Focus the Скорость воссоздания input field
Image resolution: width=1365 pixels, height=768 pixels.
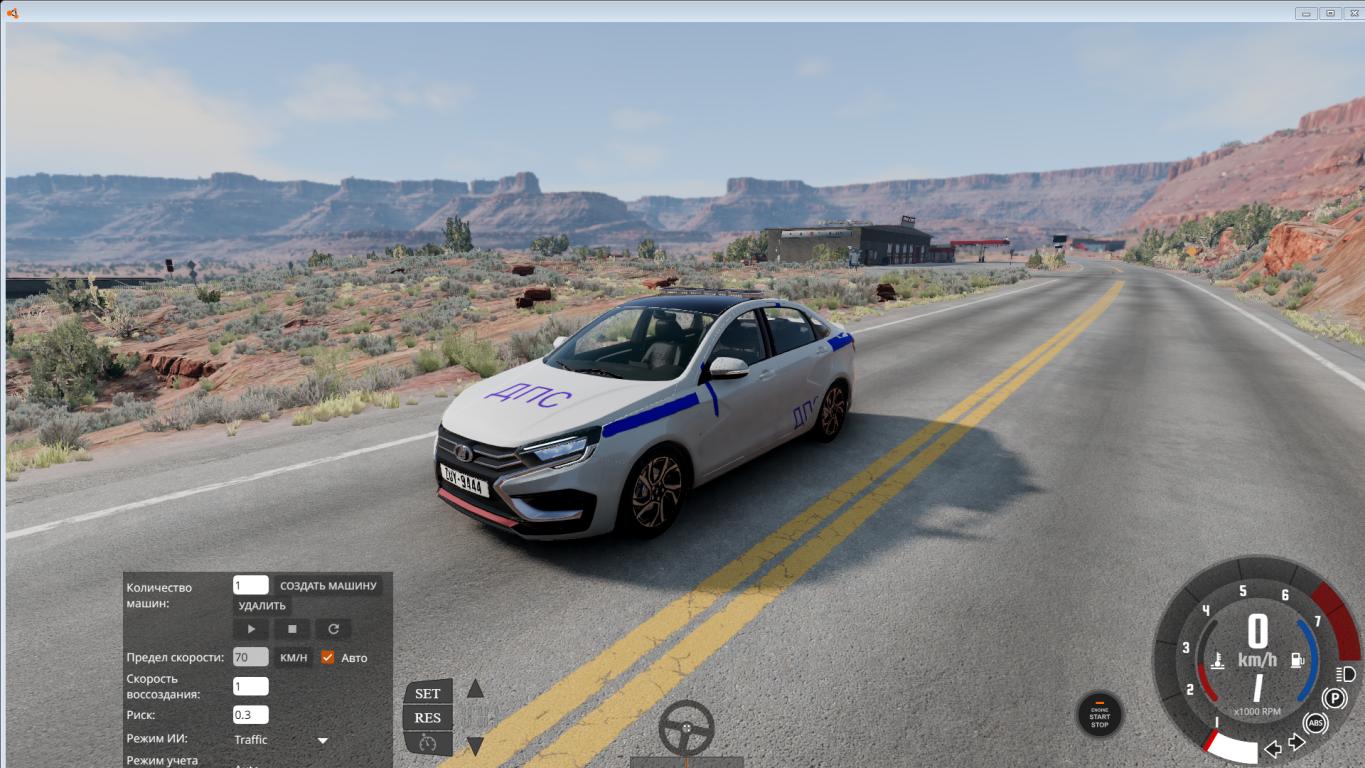click(x=250, y=686)
